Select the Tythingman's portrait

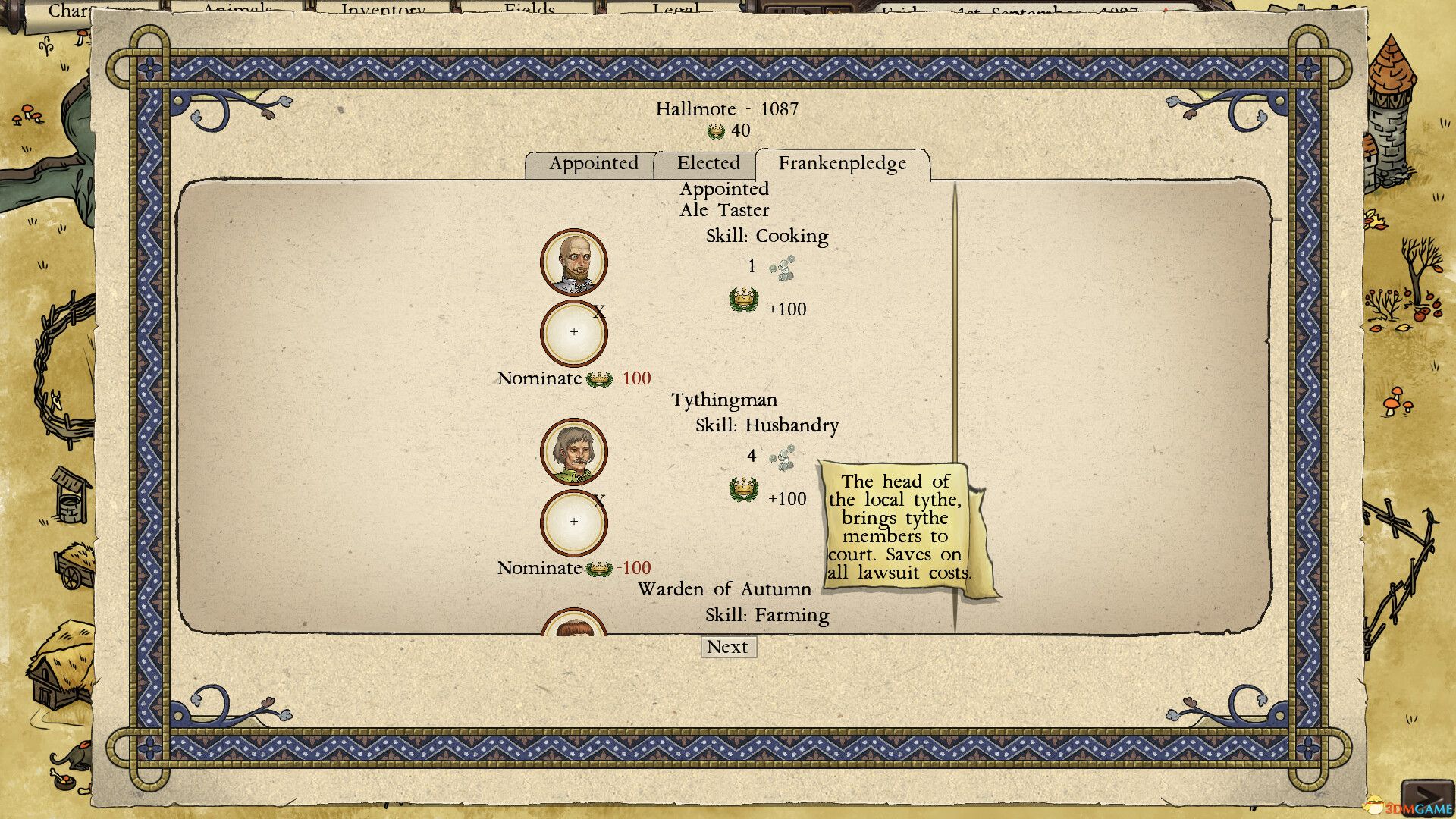pyautogui.click(x=574, y=452)
